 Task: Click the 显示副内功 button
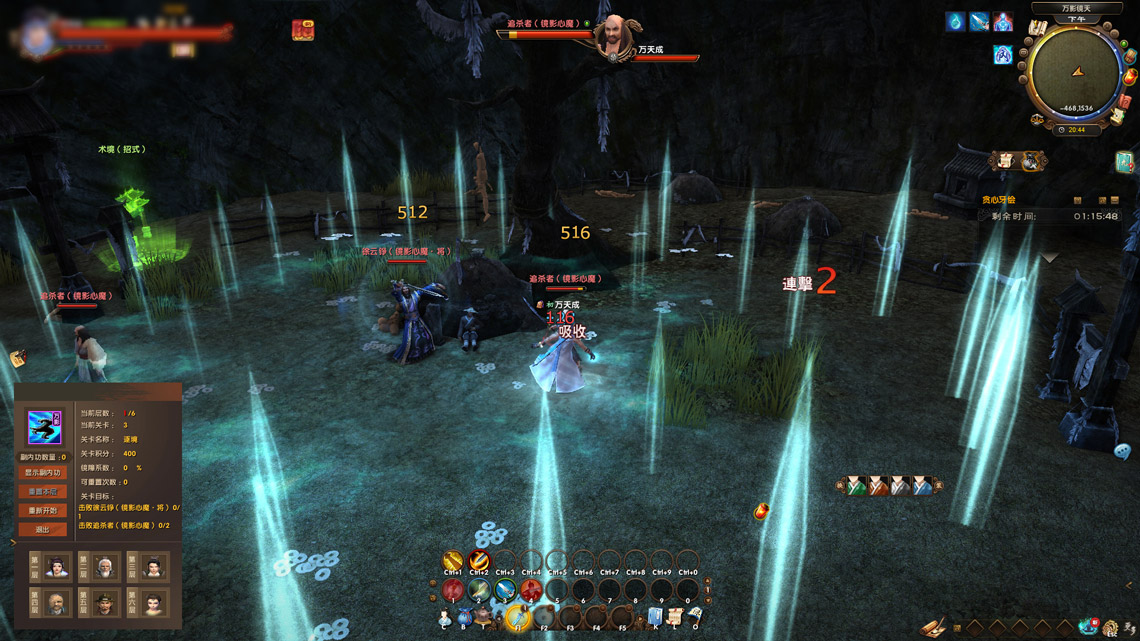42,472
